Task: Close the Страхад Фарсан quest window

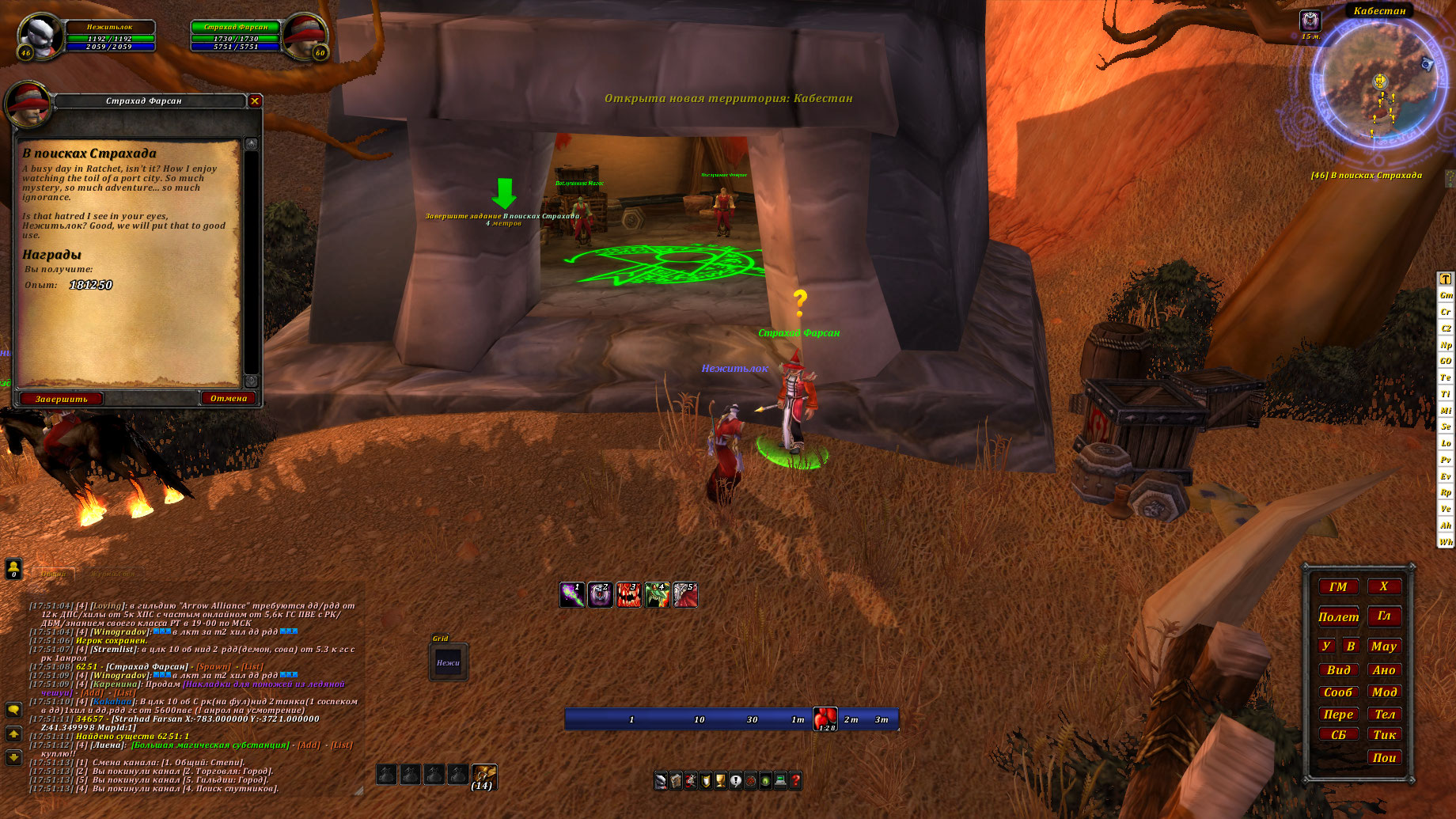Action: click(255, 100)
